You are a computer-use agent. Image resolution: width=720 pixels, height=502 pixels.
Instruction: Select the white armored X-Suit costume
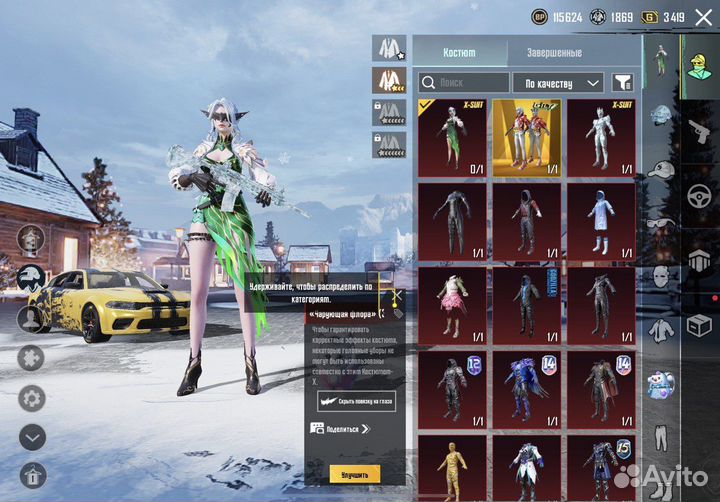pyautogui.click(x=601, y=137)
